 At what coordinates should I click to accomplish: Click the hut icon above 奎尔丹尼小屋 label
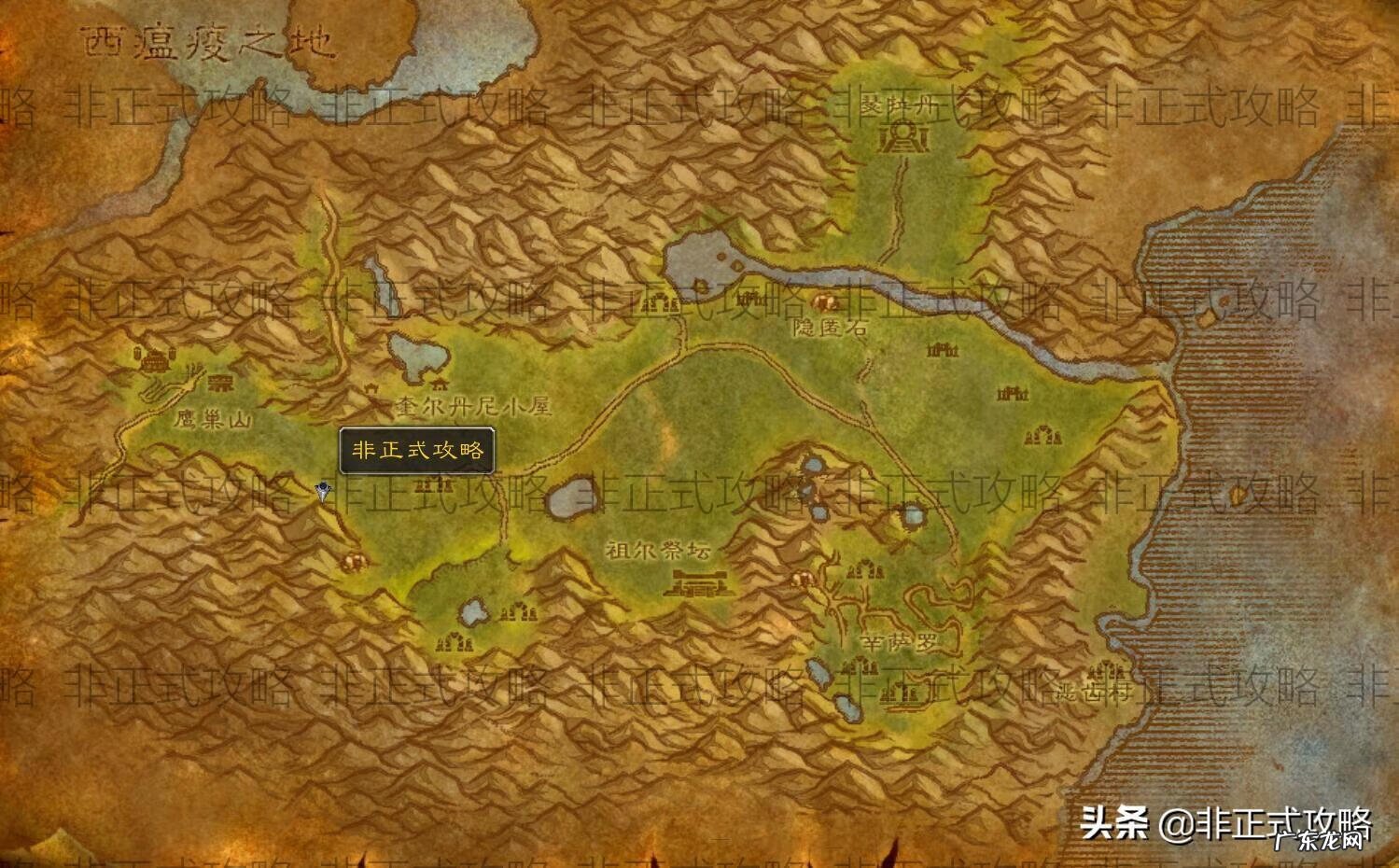440,385
